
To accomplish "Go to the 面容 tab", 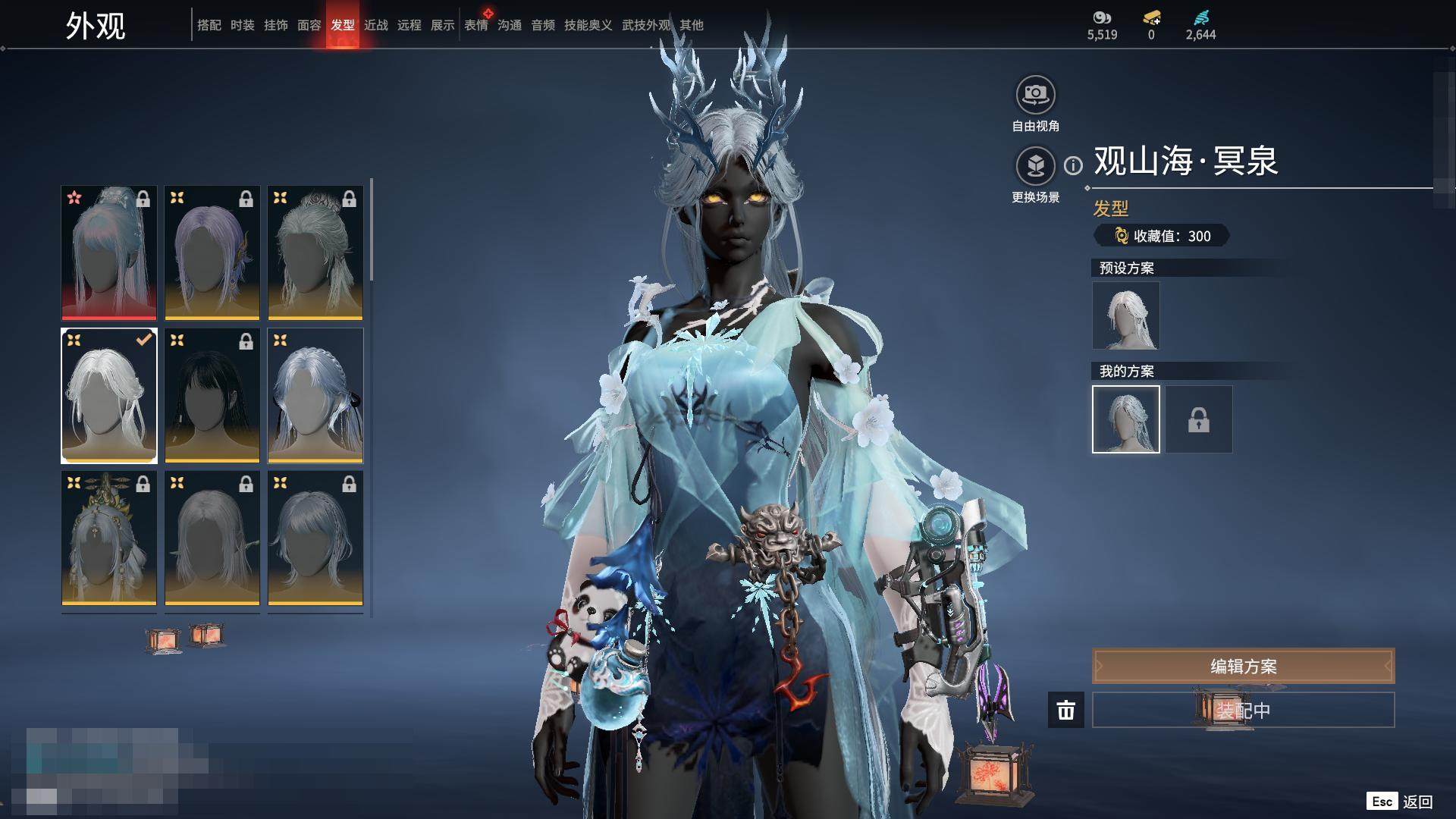I will [309, 25].
